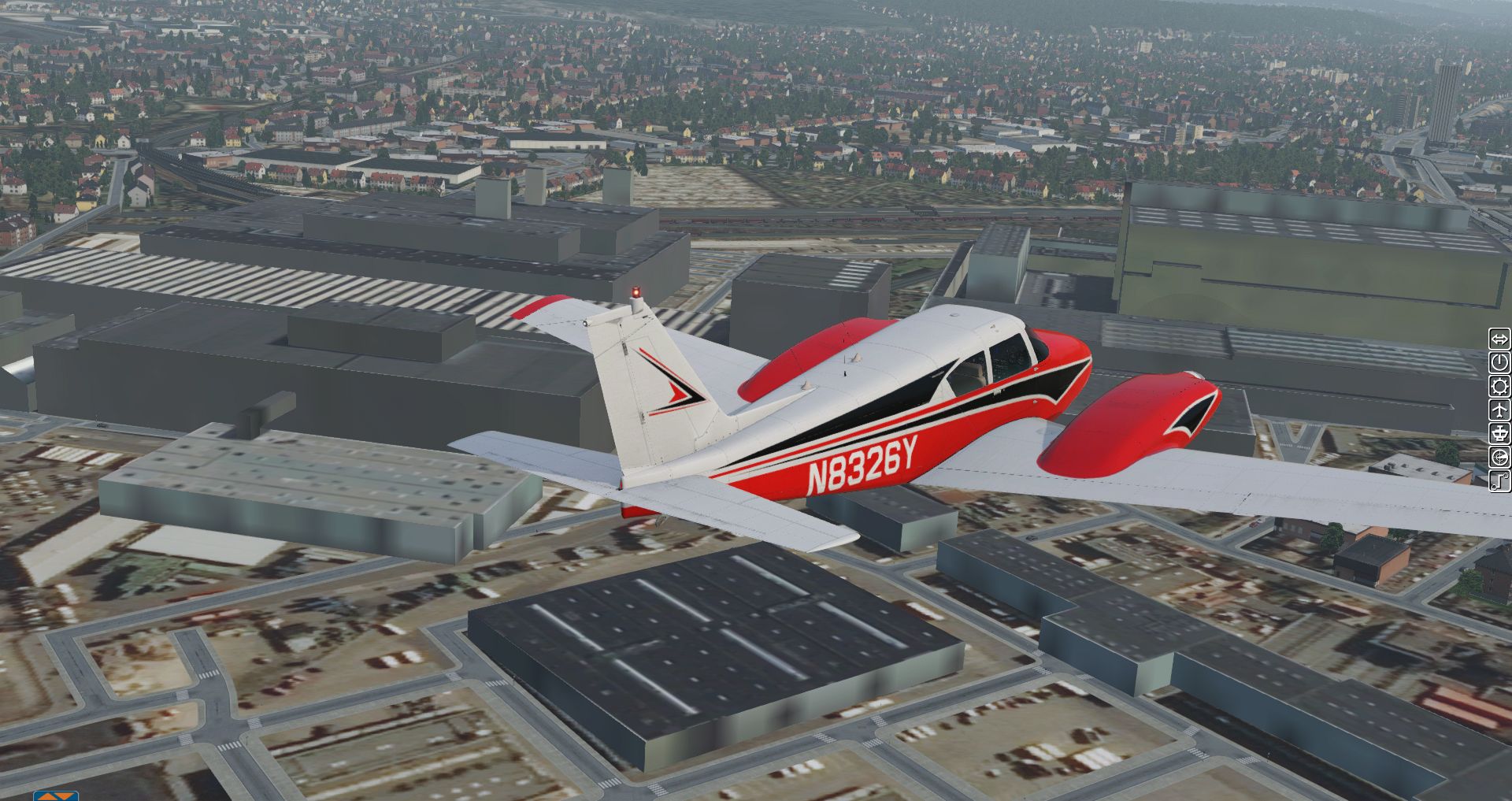
Task: Open the gear settings icon
Action: tap(1499, 386)
